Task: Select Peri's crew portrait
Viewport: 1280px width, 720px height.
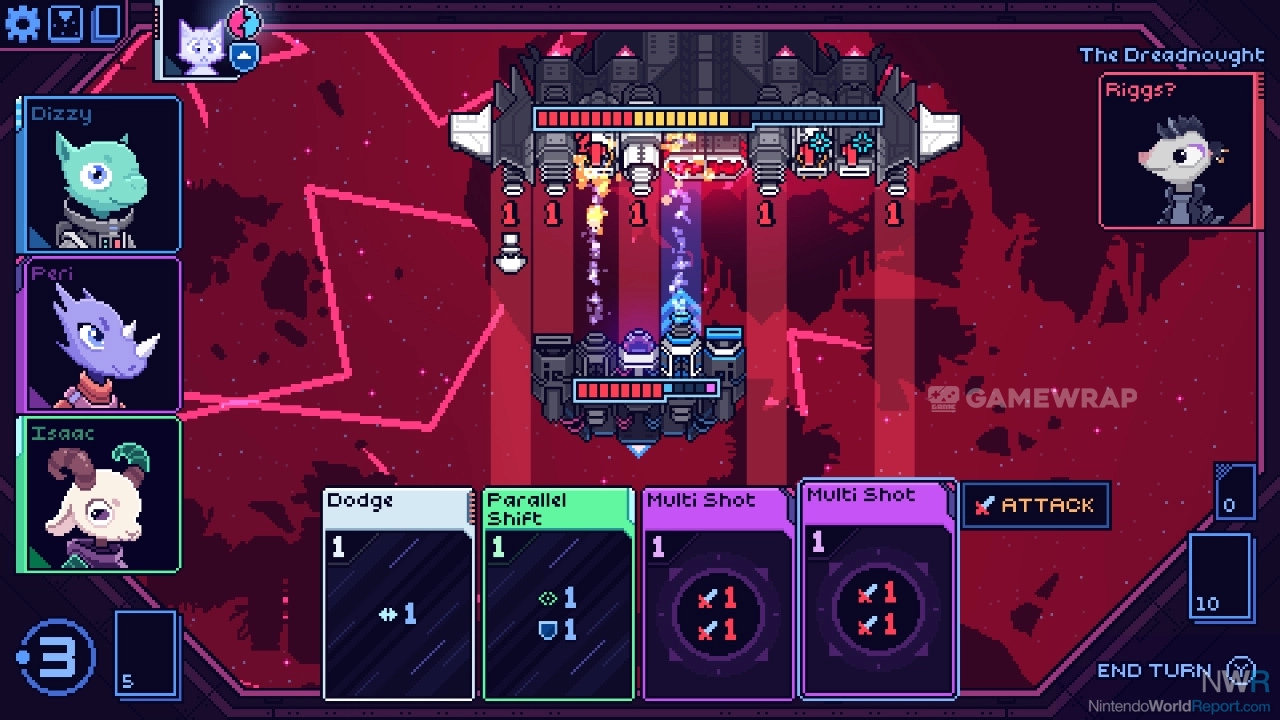Action: 99,334
